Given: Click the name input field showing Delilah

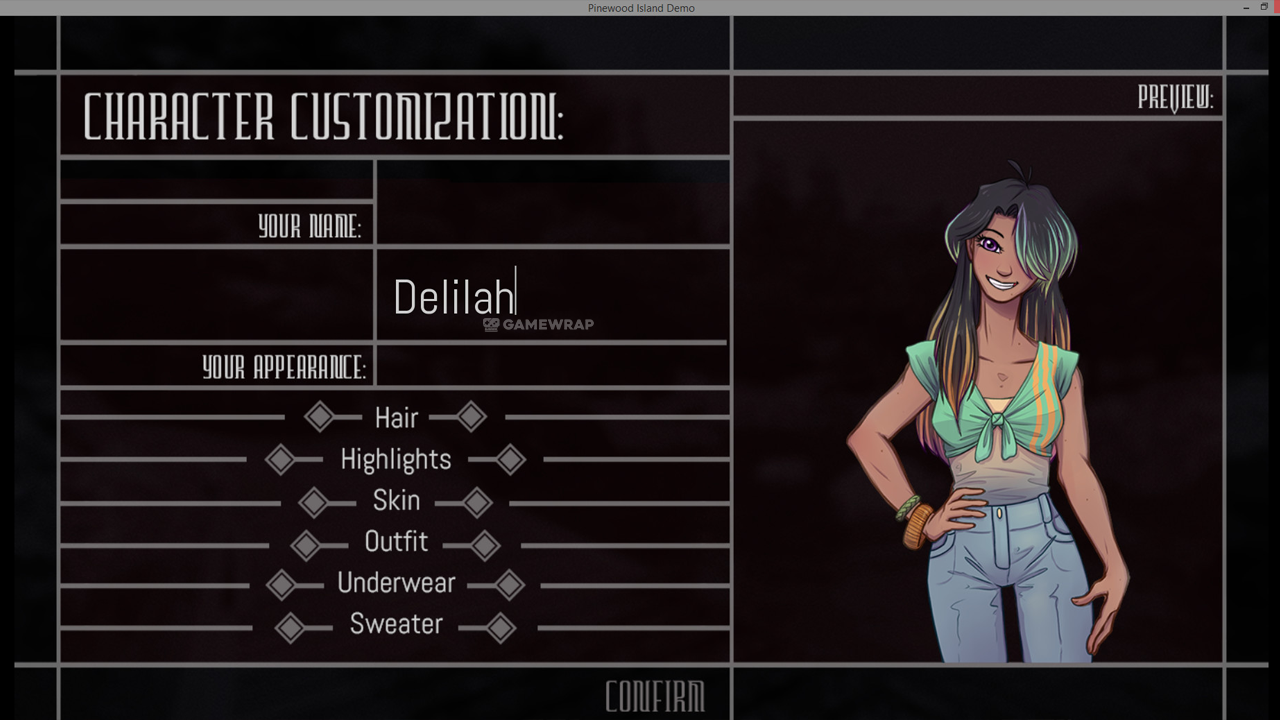Looking at the screenshot, I should point(552,296).
